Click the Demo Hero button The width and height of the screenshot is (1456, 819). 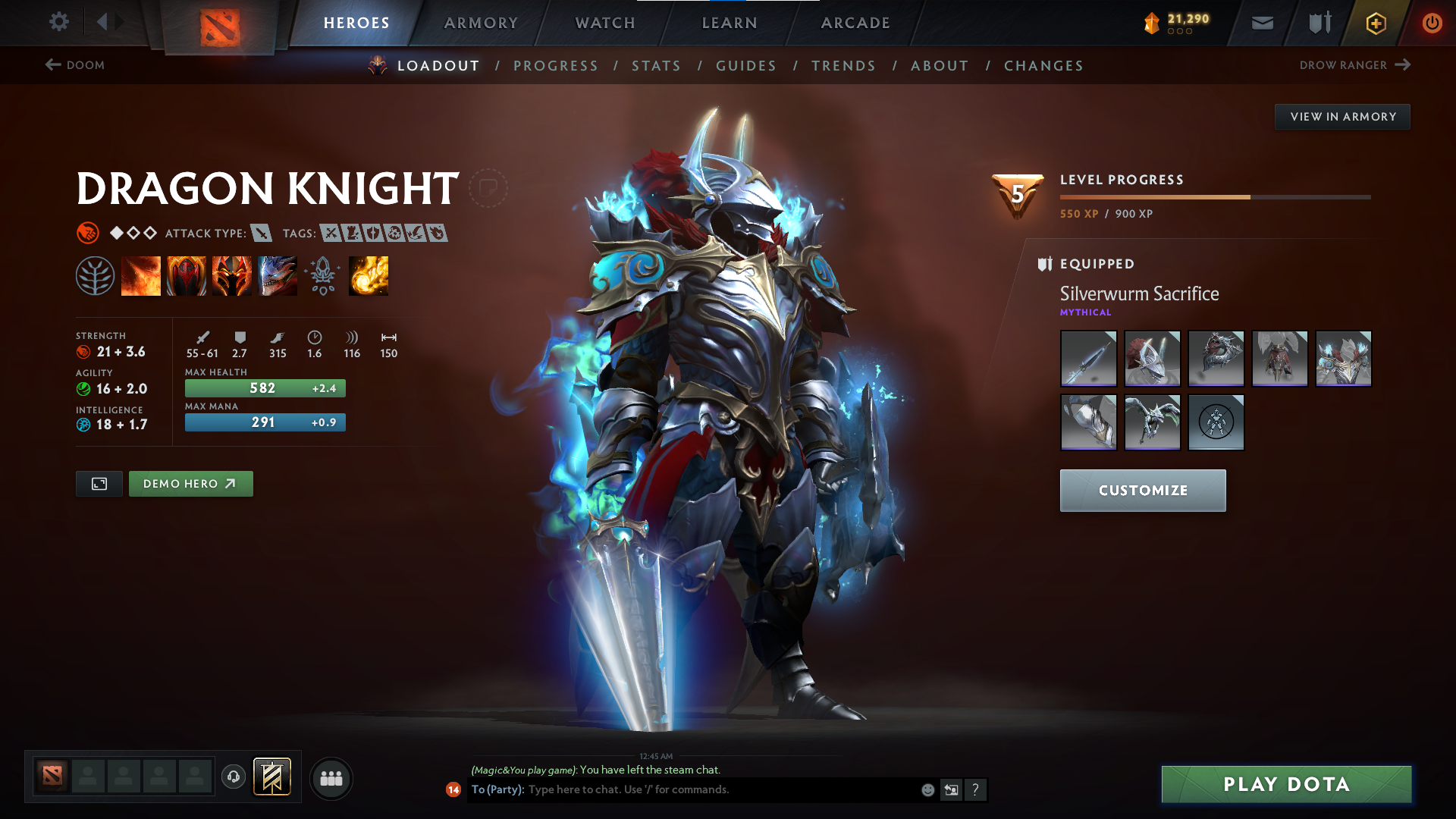click(x=190, y=483)
